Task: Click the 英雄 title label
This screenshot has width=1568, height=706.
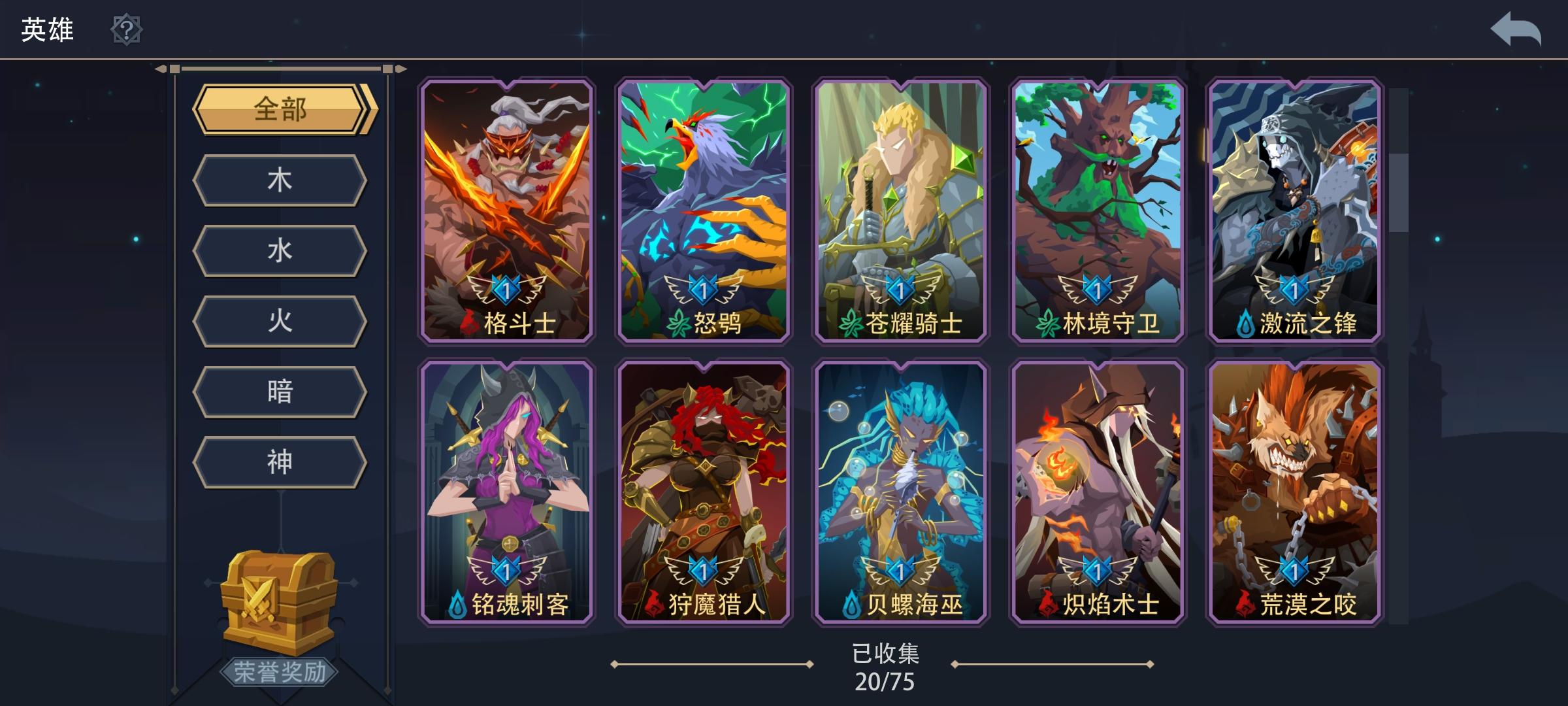Action: tap(47, 29)
